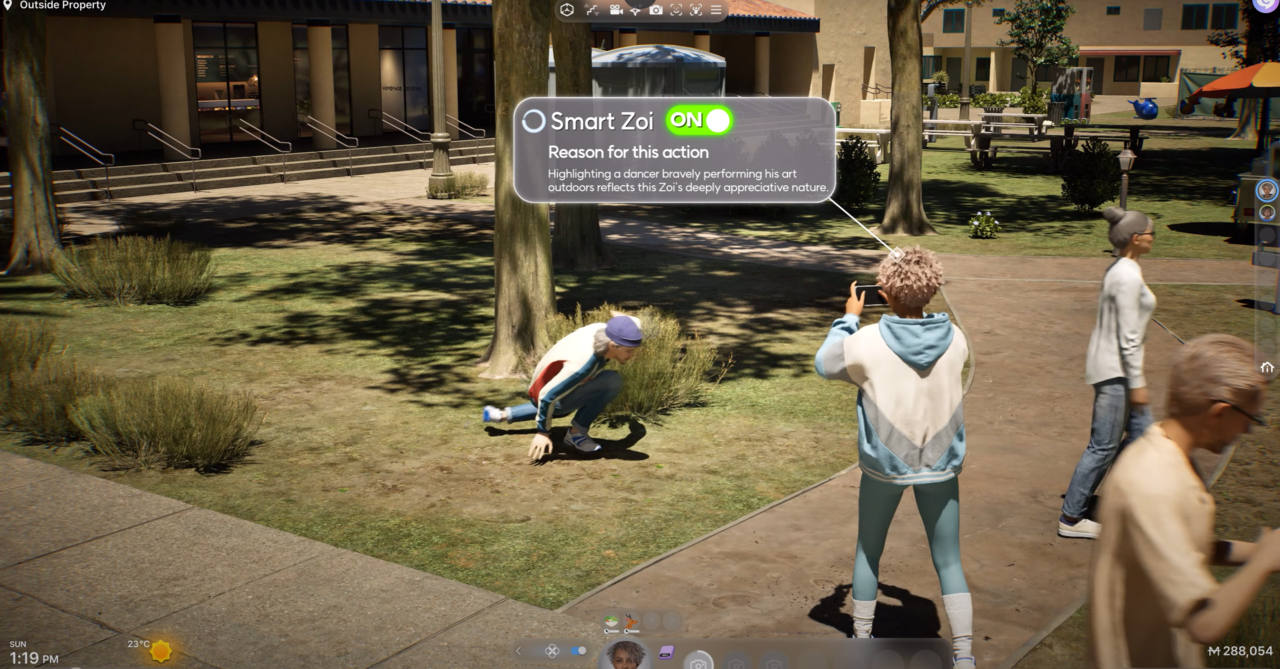Open the build mode cube icon
Image resolution: width=1280 pixels, height=669 pixels.
point(567,10)
